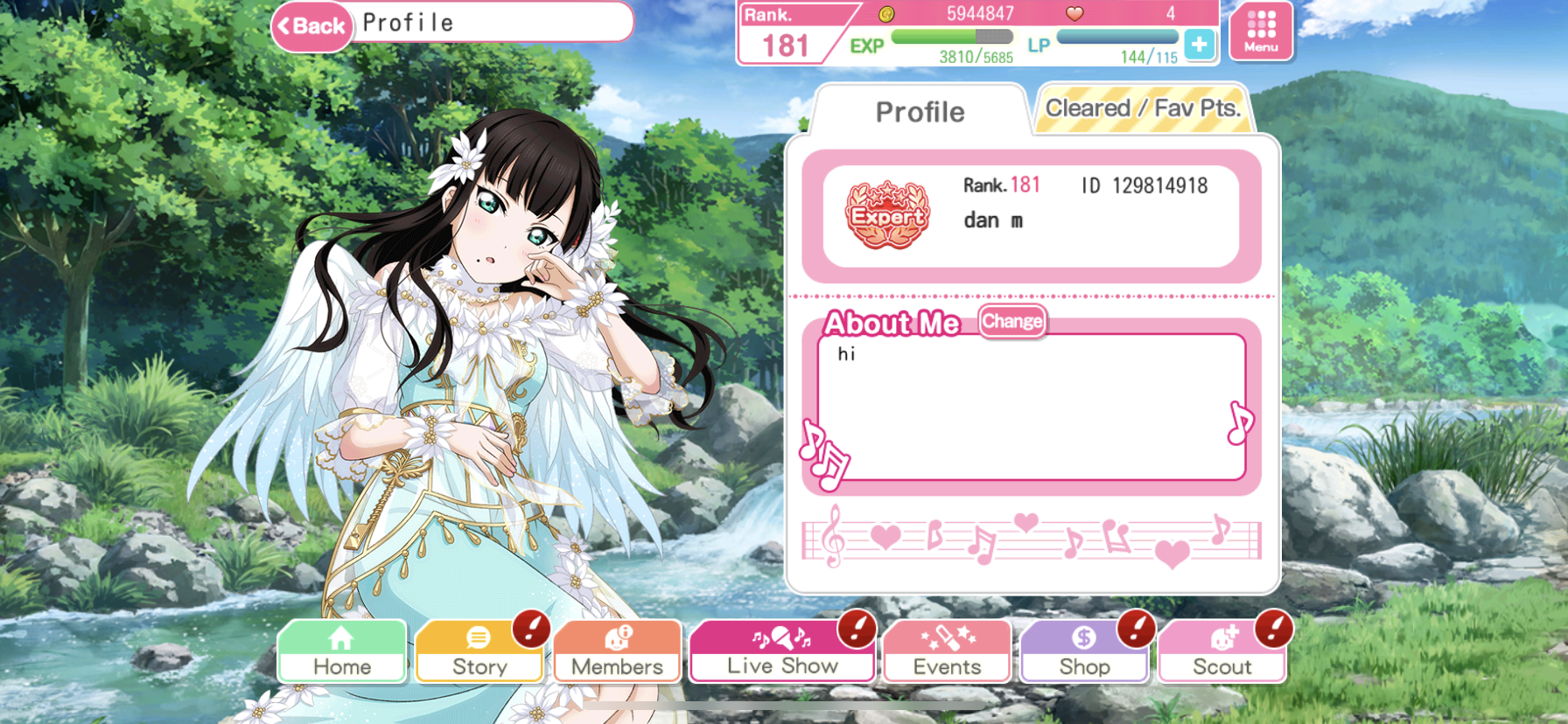Open the Story section
The image size is (1568, 724).
coord(479,651)
